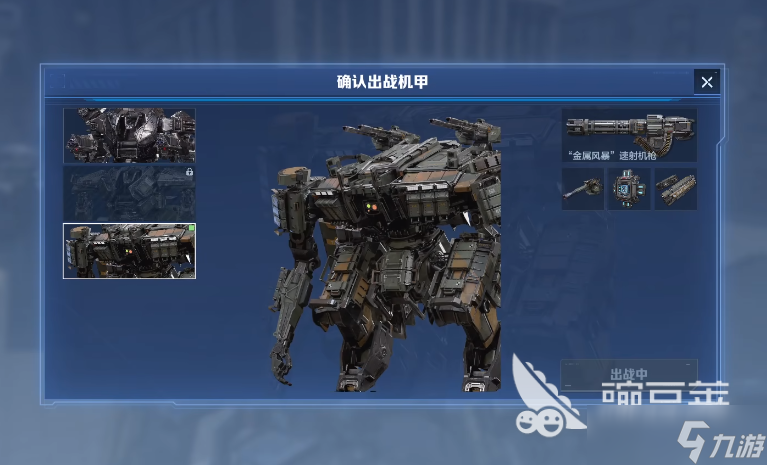Open the "金属风暴" 速射机枪 weapon slot
The height and width of the screenshot is (465, 767).
click(x=629, y=135)
